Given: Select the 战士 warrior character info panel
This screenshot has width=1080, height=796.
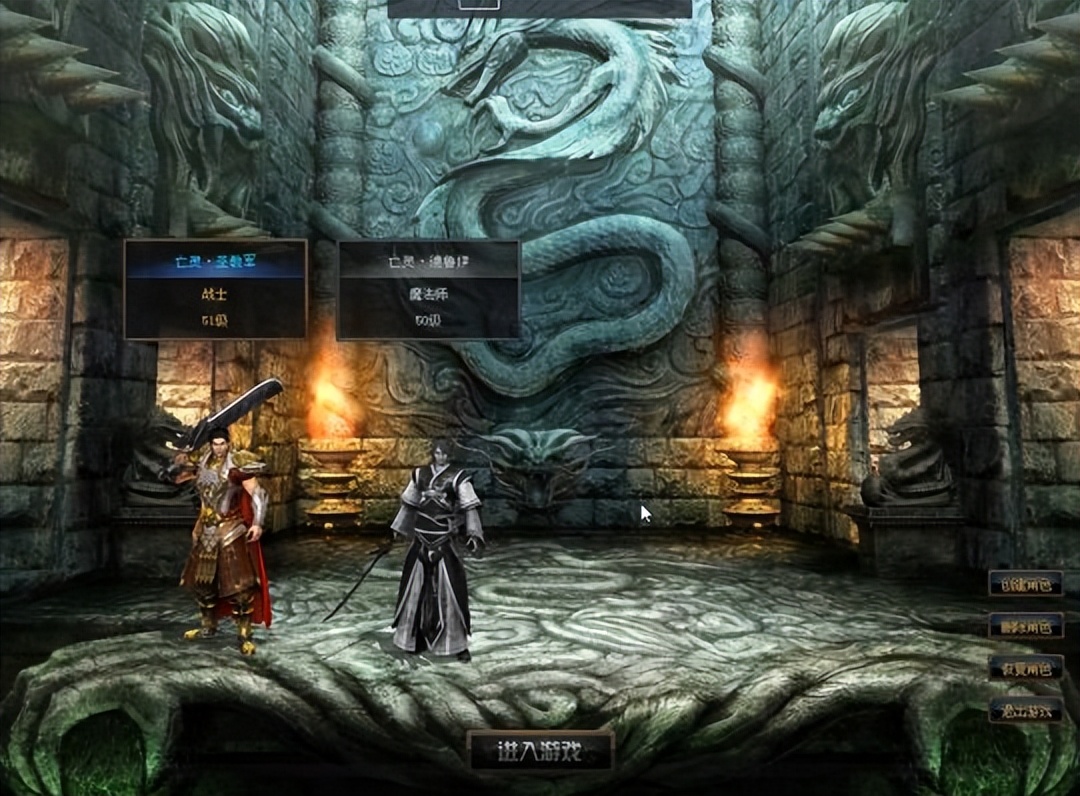Looking at the screenshot, I should click(x=215, y=289).
